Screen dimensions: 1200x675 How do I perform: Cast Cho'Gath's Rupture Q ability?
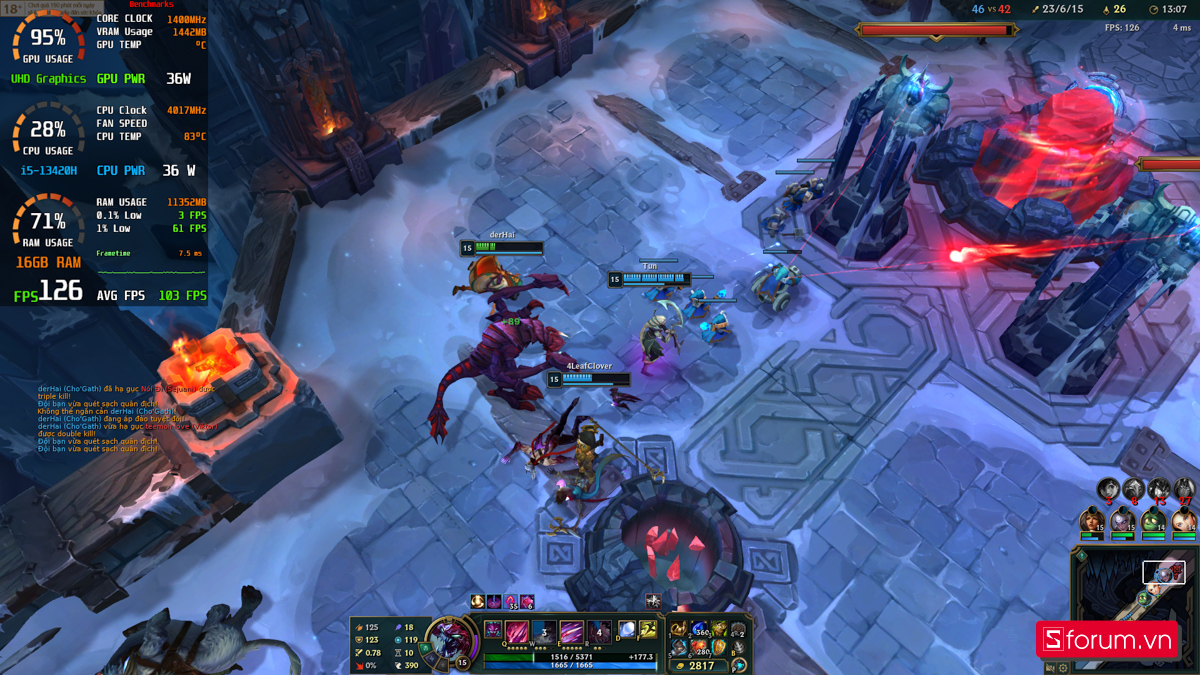[x=517, y=632]
